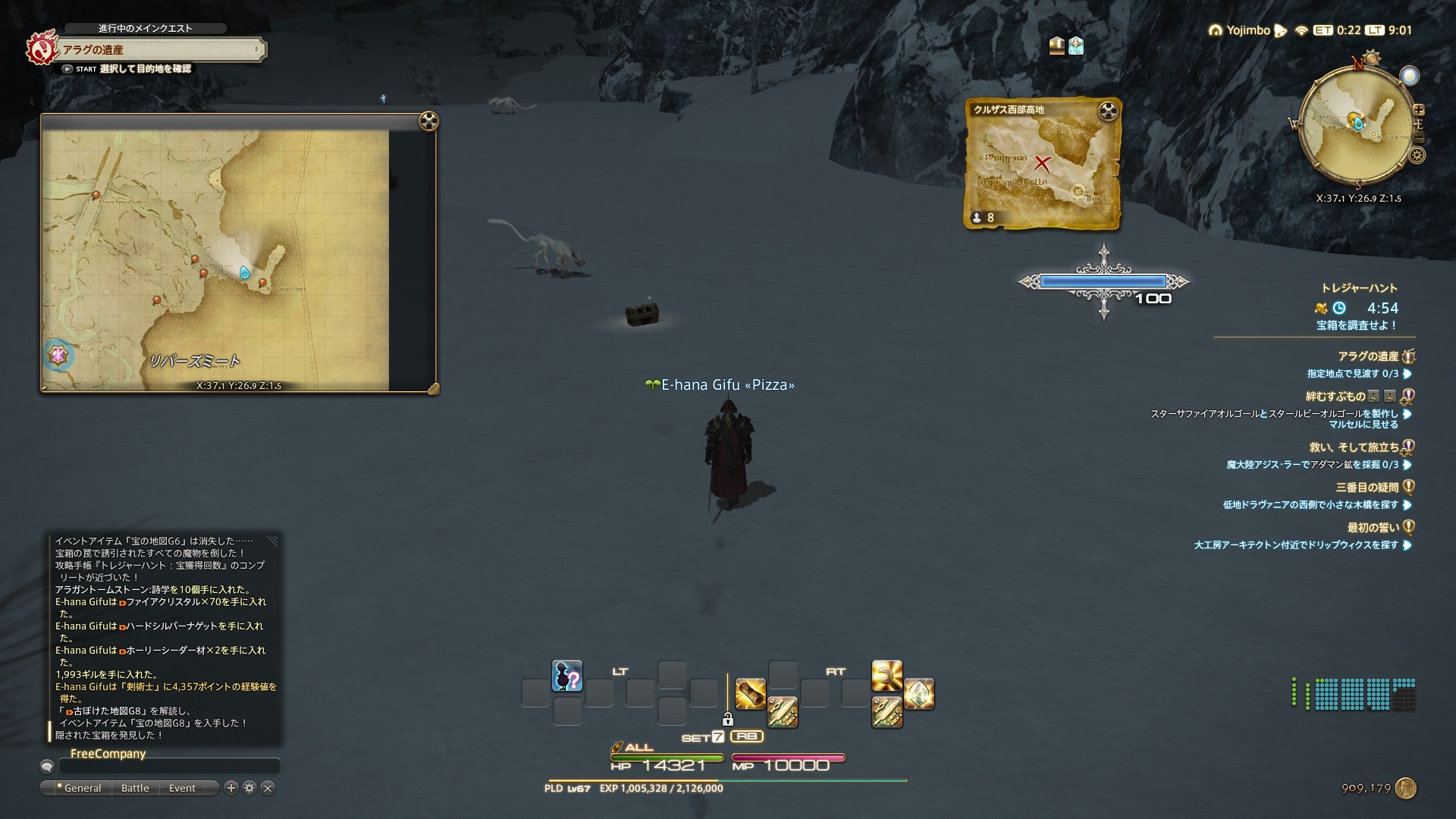
Task: Click the chat text input field
Action: coord(169,767)
